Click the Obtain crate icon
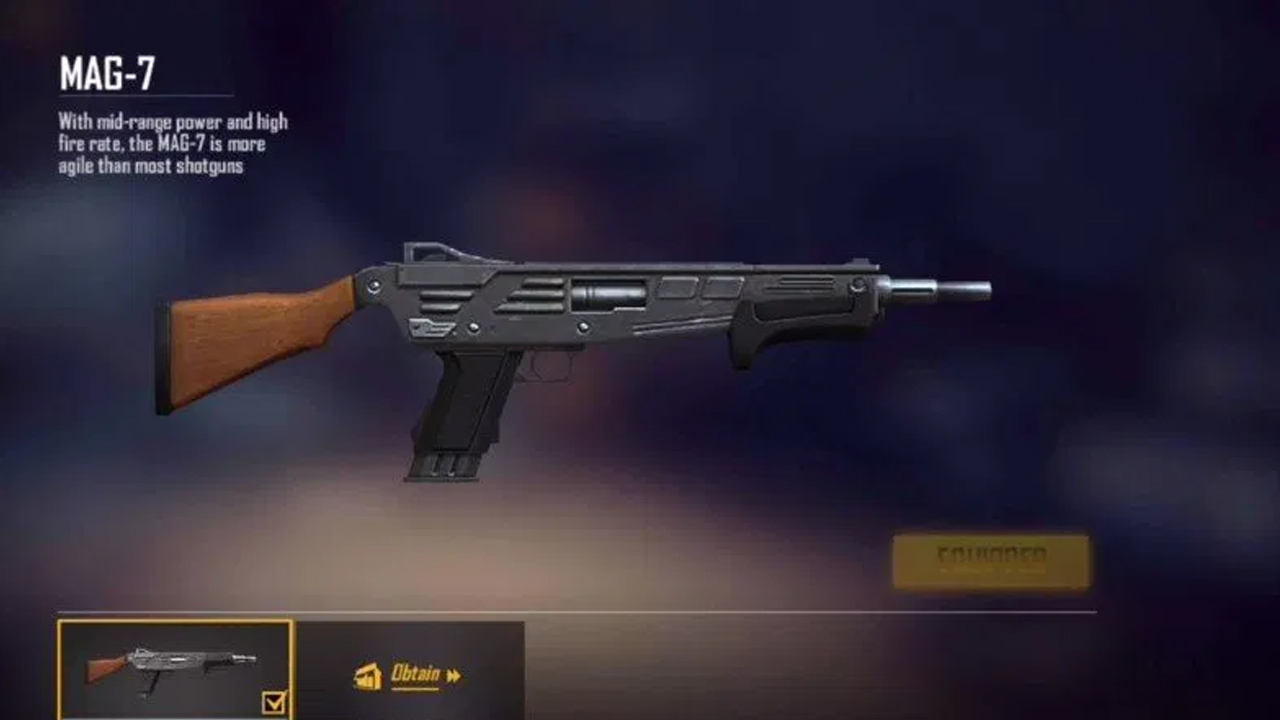 pos(369,675)
